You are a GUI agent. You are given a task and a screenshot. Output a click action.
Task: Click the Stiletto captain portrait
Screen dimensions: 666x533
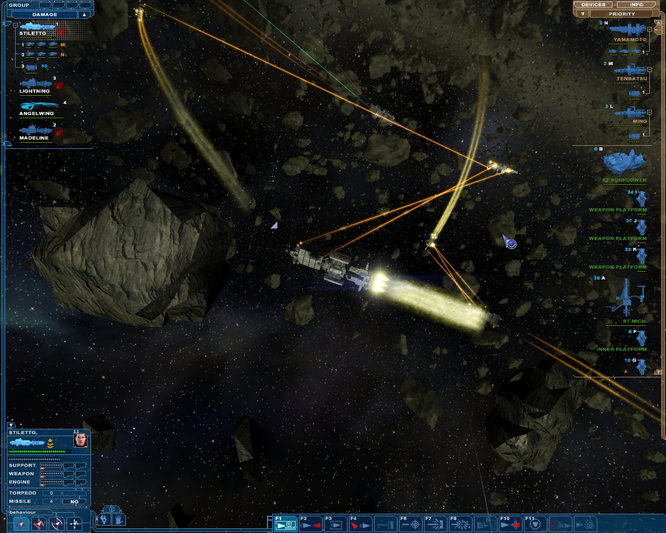[x=80, y=440]
